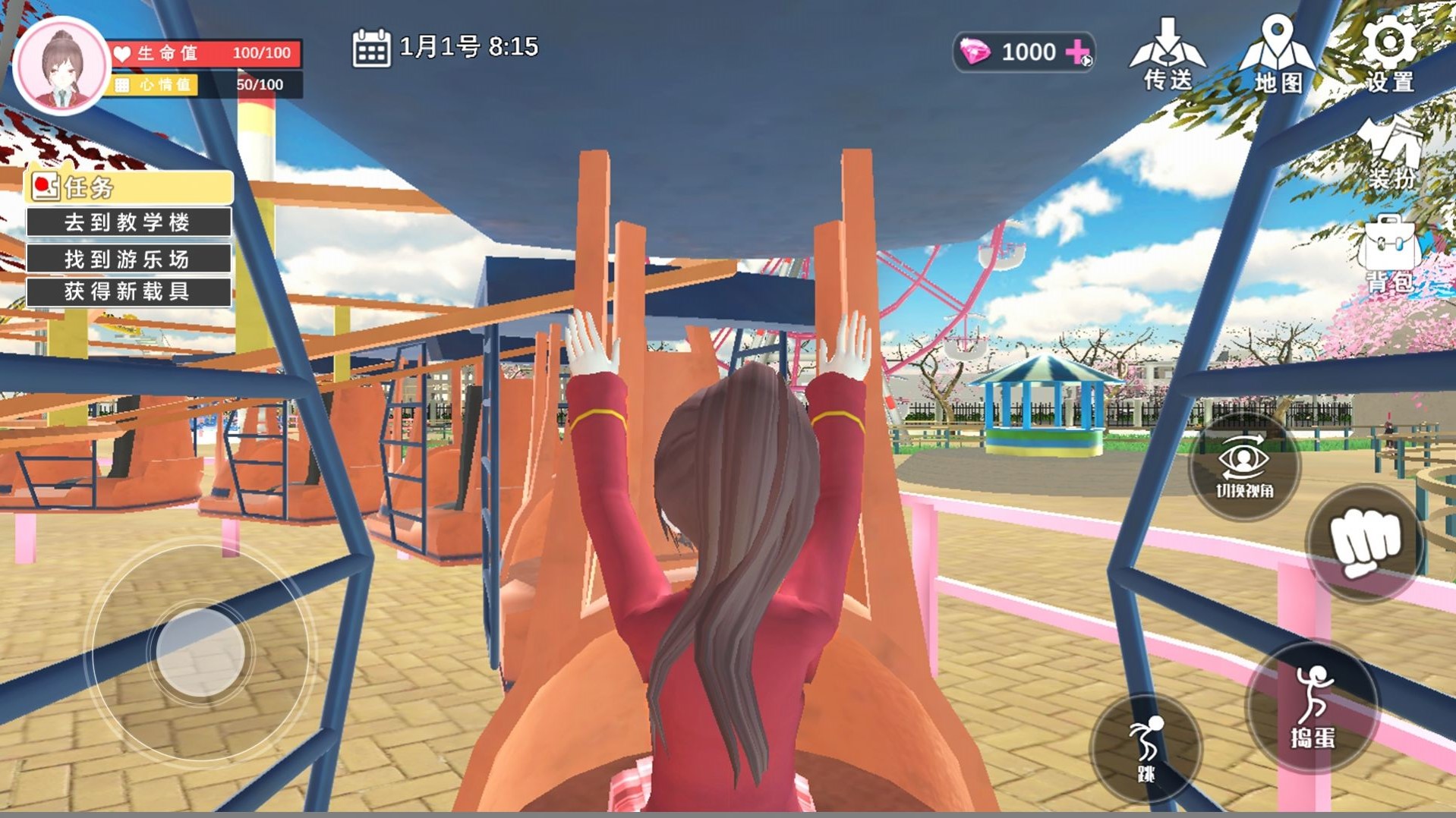Click the calendar date icon
Screen dimensions: 1456x818
[371, 49]
